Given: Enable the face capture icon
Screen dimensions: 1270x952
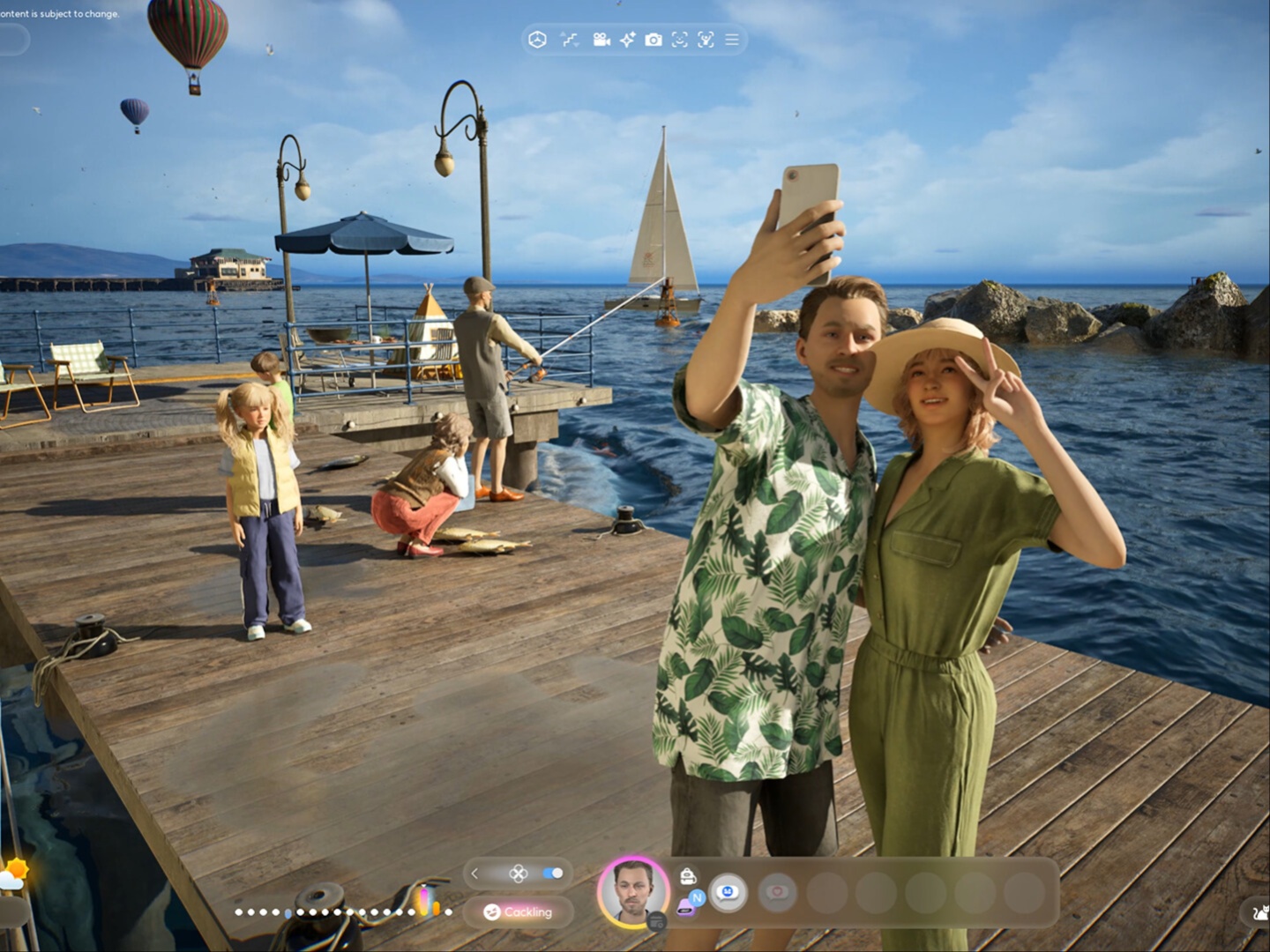Looking at the screenshot, I should [x=679, y=40].
